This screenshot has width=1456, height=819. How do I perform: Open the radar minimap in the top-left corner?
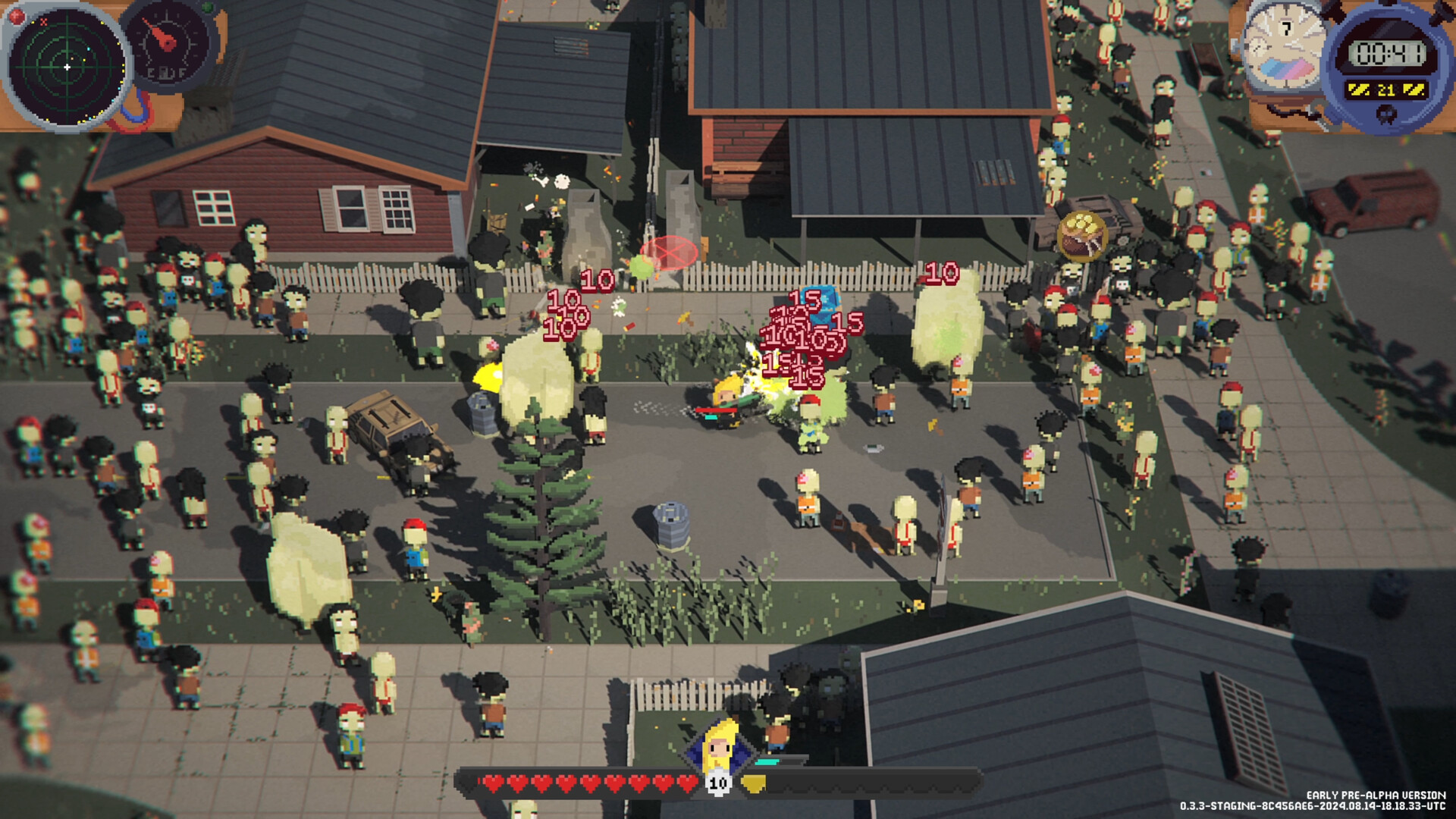pos(67,67)
